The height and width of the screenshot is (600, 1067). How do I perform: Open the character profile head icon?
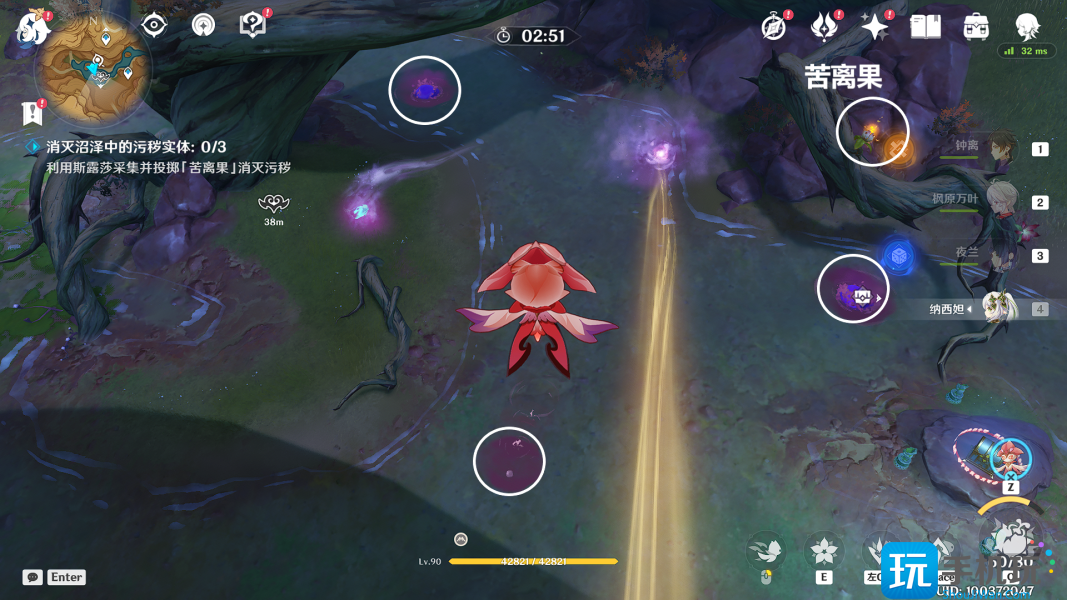pyautogui.click(x=1027, y=25)
